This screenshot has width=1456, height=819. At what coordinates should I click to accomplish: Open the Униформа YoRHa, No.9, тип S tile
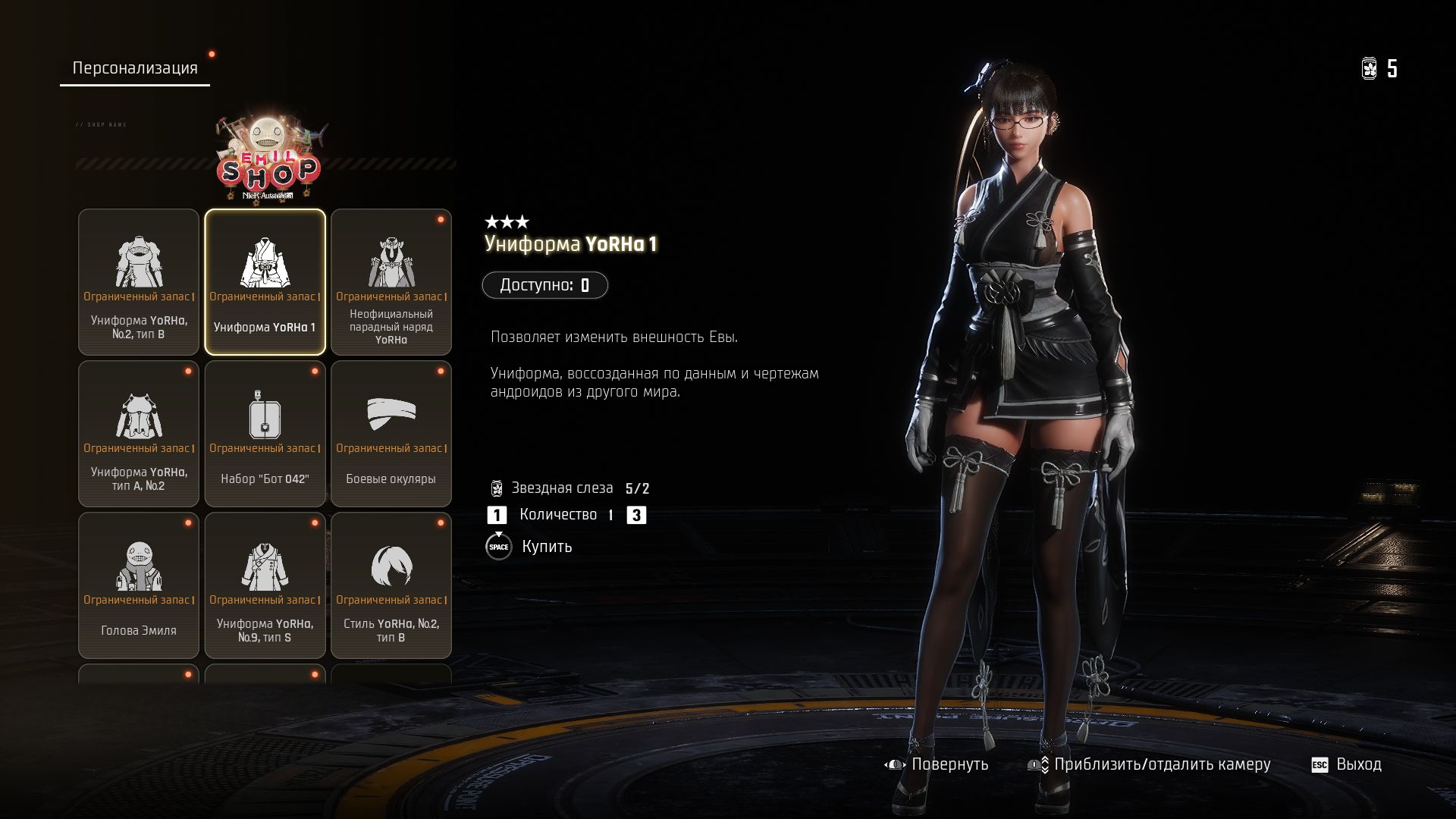(265, 585)
